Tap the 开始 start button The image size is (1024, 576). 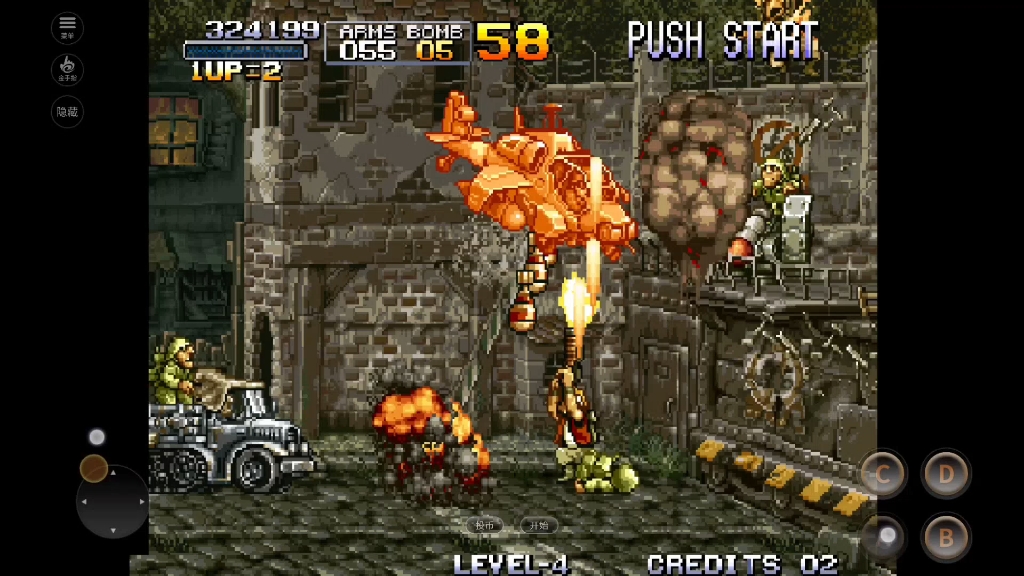(538, 525)
